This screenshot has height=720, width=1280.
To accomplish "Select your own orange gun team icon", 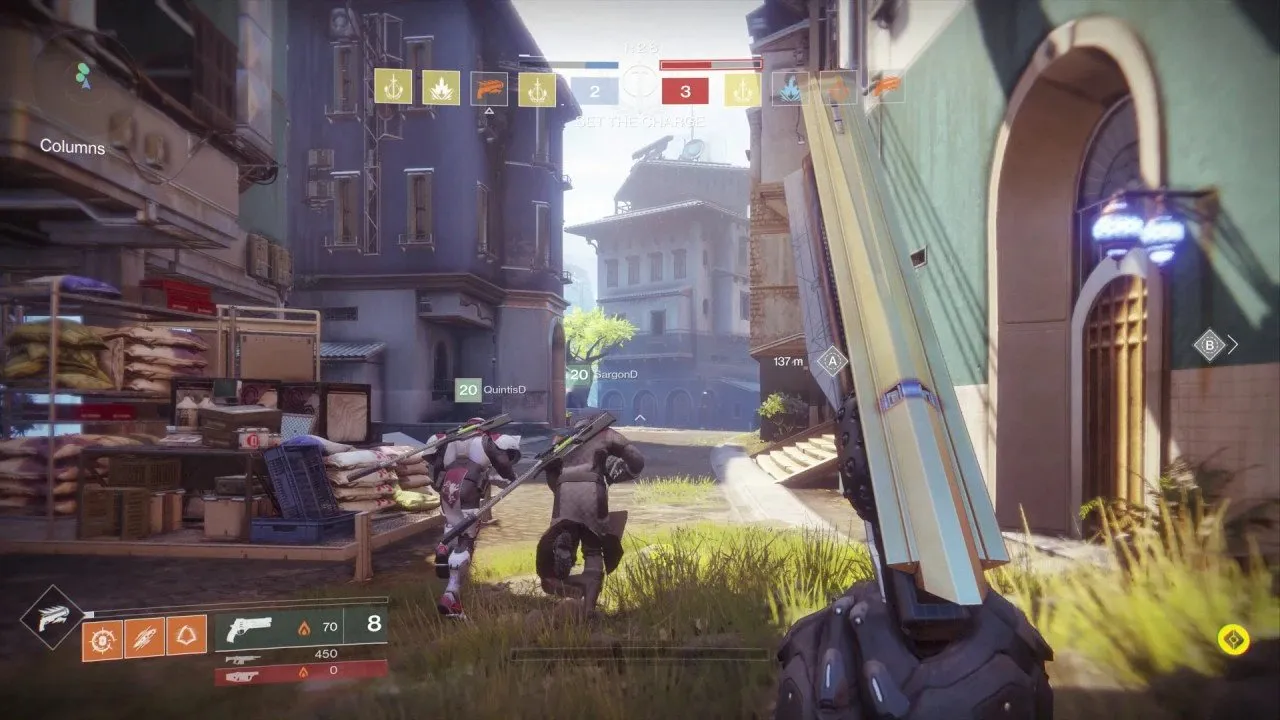I will [x=489, y=88].
